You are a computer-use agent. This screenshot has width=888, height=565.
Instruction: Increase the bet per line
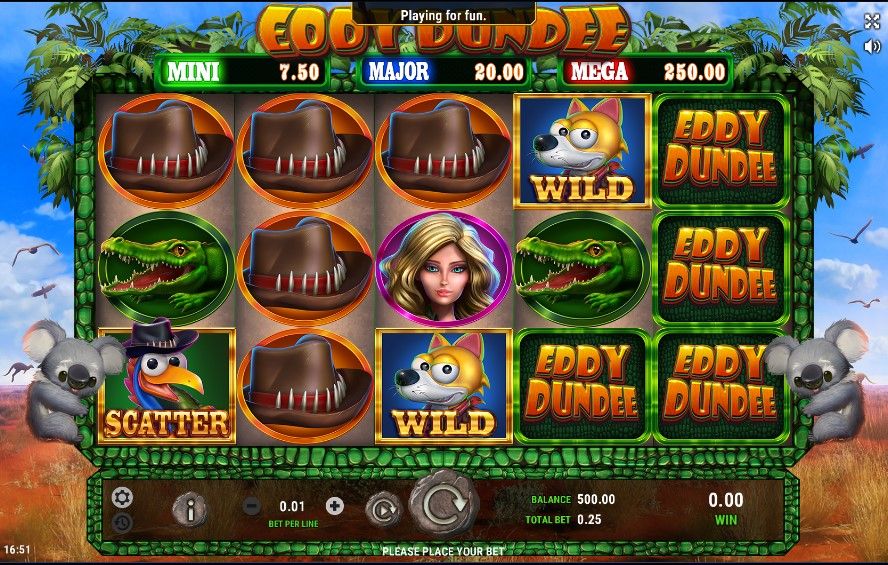tap(334, 506)
